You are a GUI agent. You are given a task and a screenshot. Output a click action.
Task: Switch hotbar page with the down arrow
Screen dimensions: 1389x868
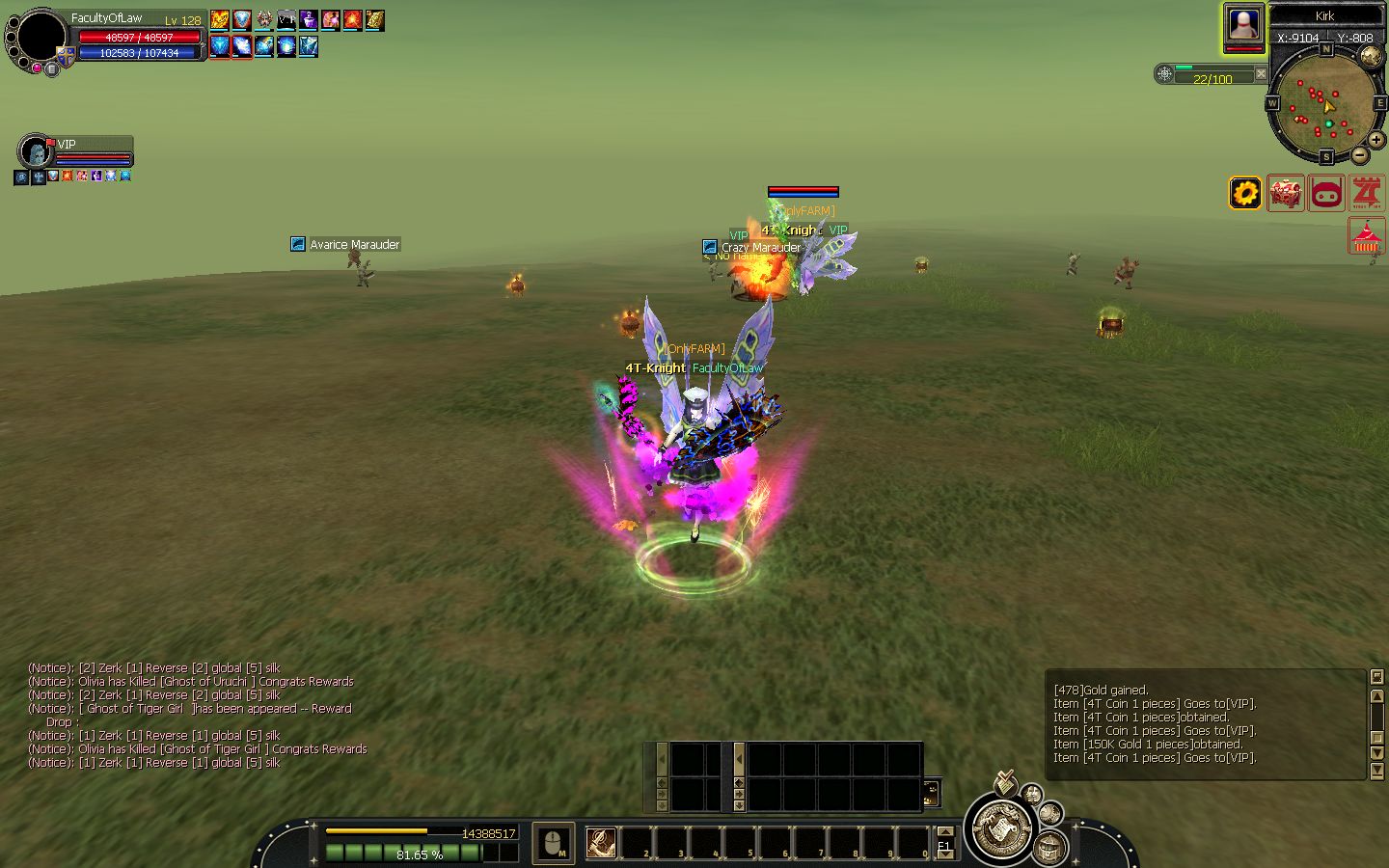tap(945, 855)
